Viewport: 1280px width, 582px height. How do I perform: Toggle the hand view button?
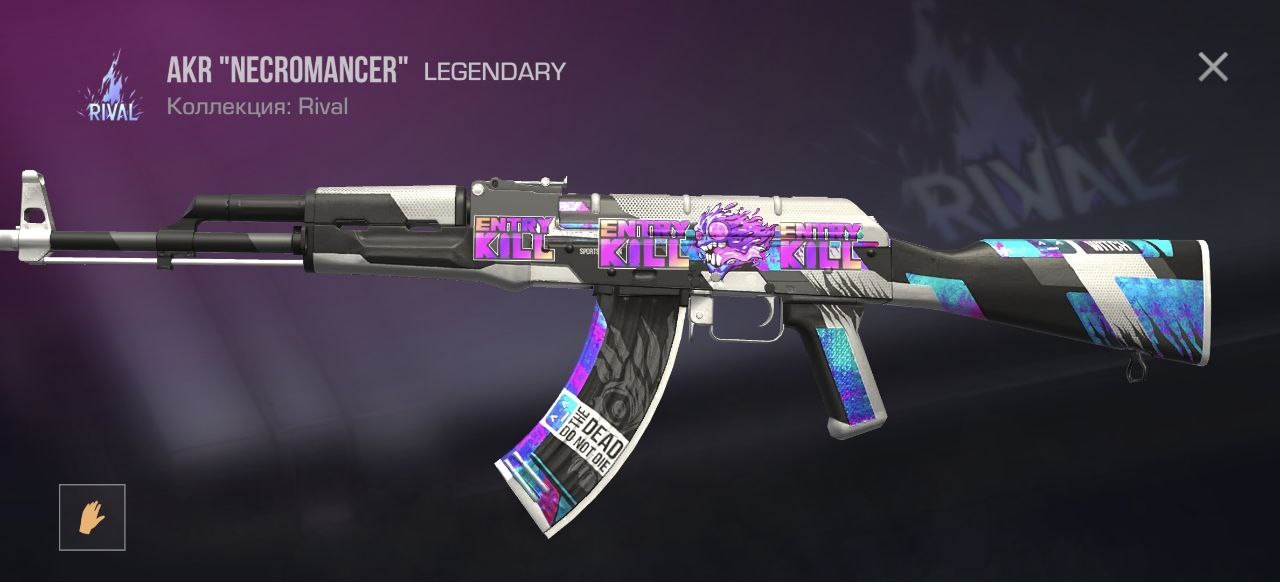pos(92,517)
